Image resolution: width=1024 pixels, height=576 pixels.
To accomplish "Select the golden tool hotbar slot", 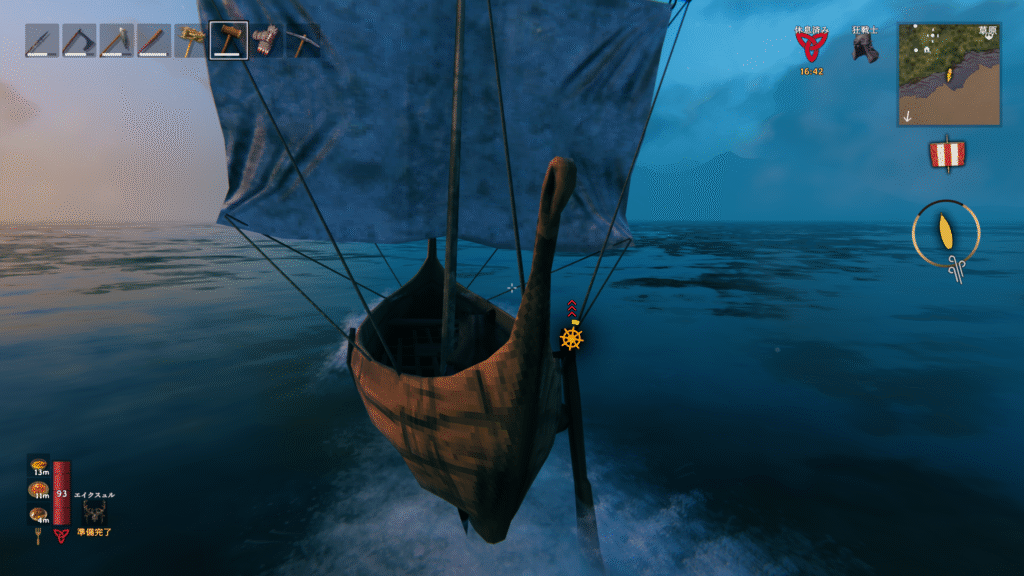I will pyautogui.click(x=191, y=41).
